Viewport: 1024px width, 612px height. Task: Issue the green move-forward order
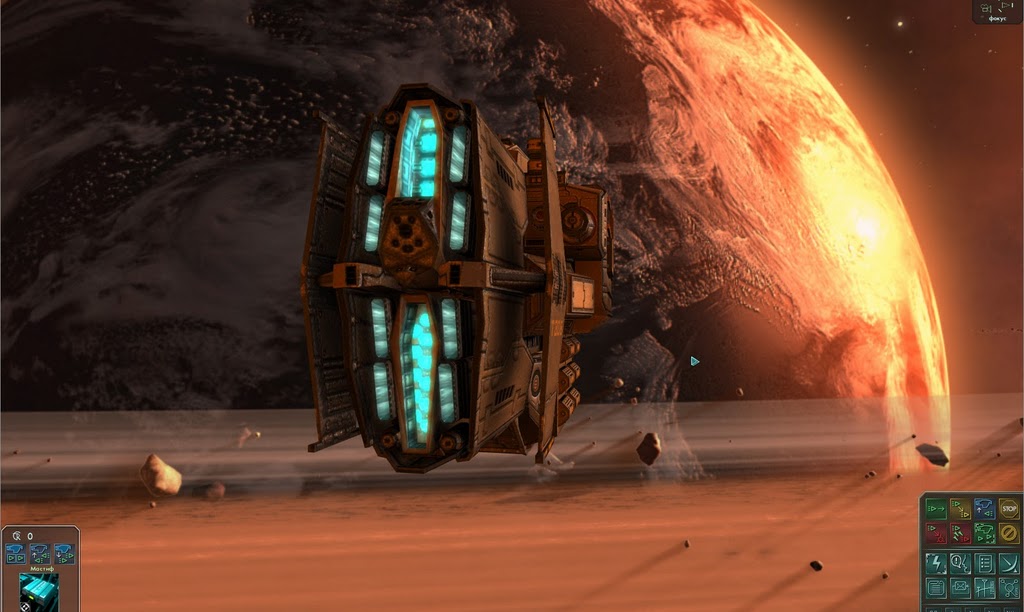pyautogui.click(x=936, y=509)
